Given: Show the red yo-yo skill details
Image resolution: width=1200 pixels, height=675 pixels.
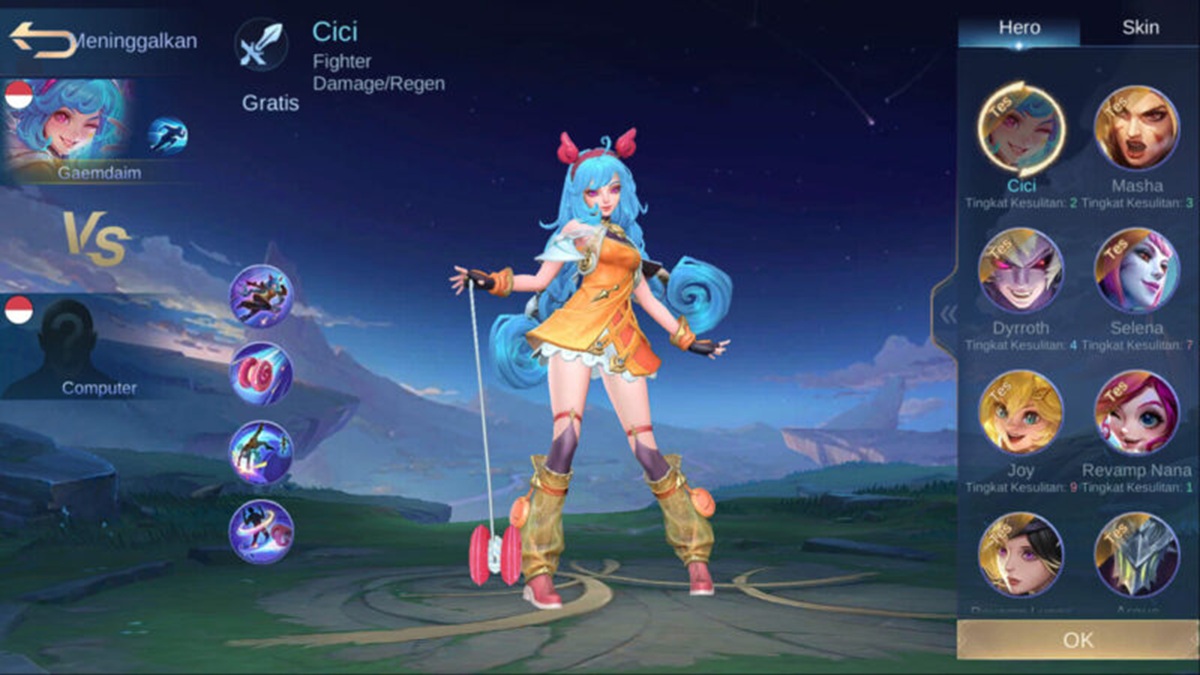Looking at the screenshot, I should (x=261, y=373).
